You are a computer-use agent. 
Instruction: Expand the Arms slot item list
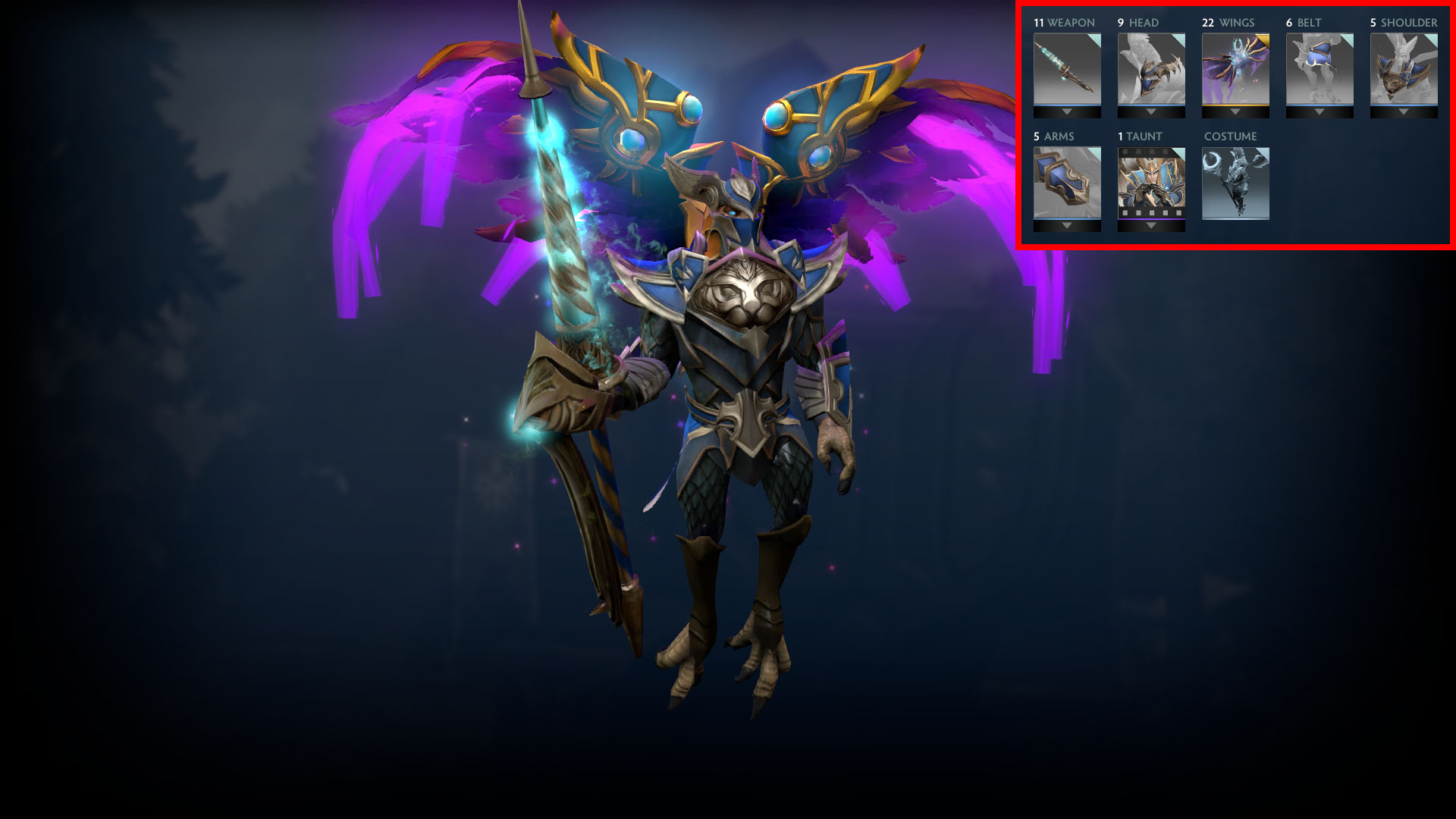coord(1066,225)
